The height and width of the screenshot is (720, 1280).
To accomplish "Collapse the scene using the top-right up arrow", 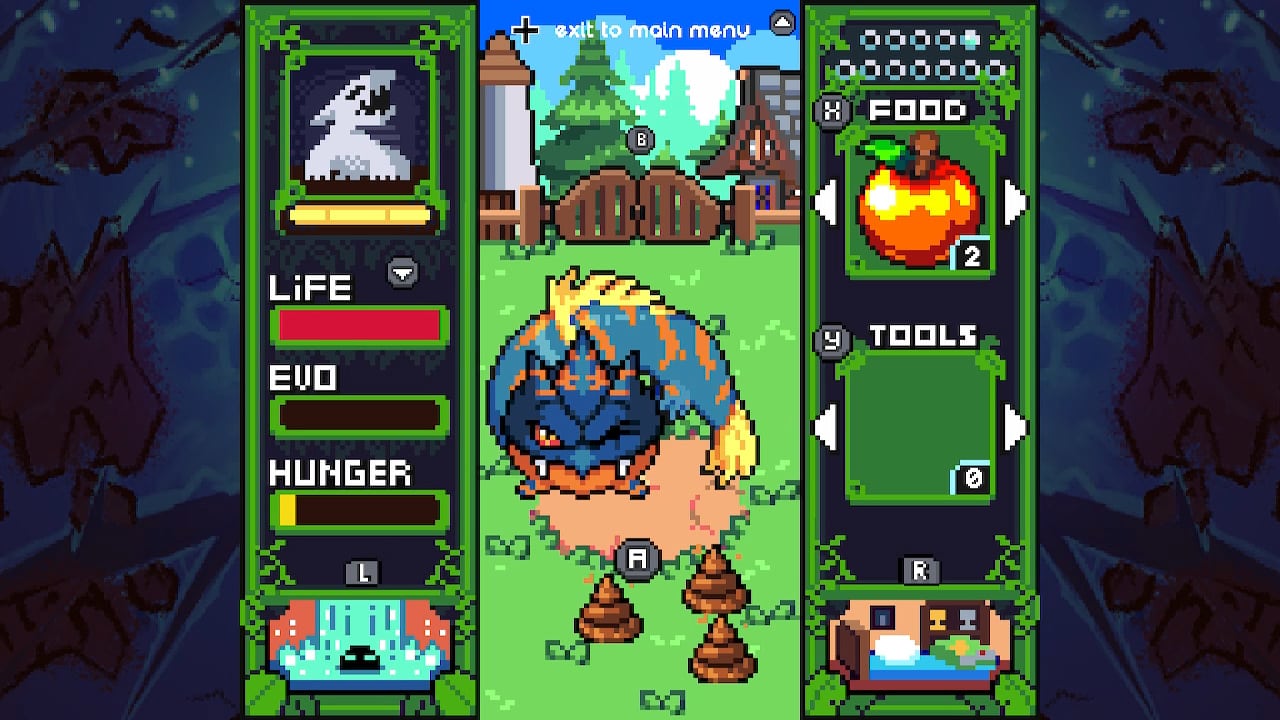I will 781,22.
